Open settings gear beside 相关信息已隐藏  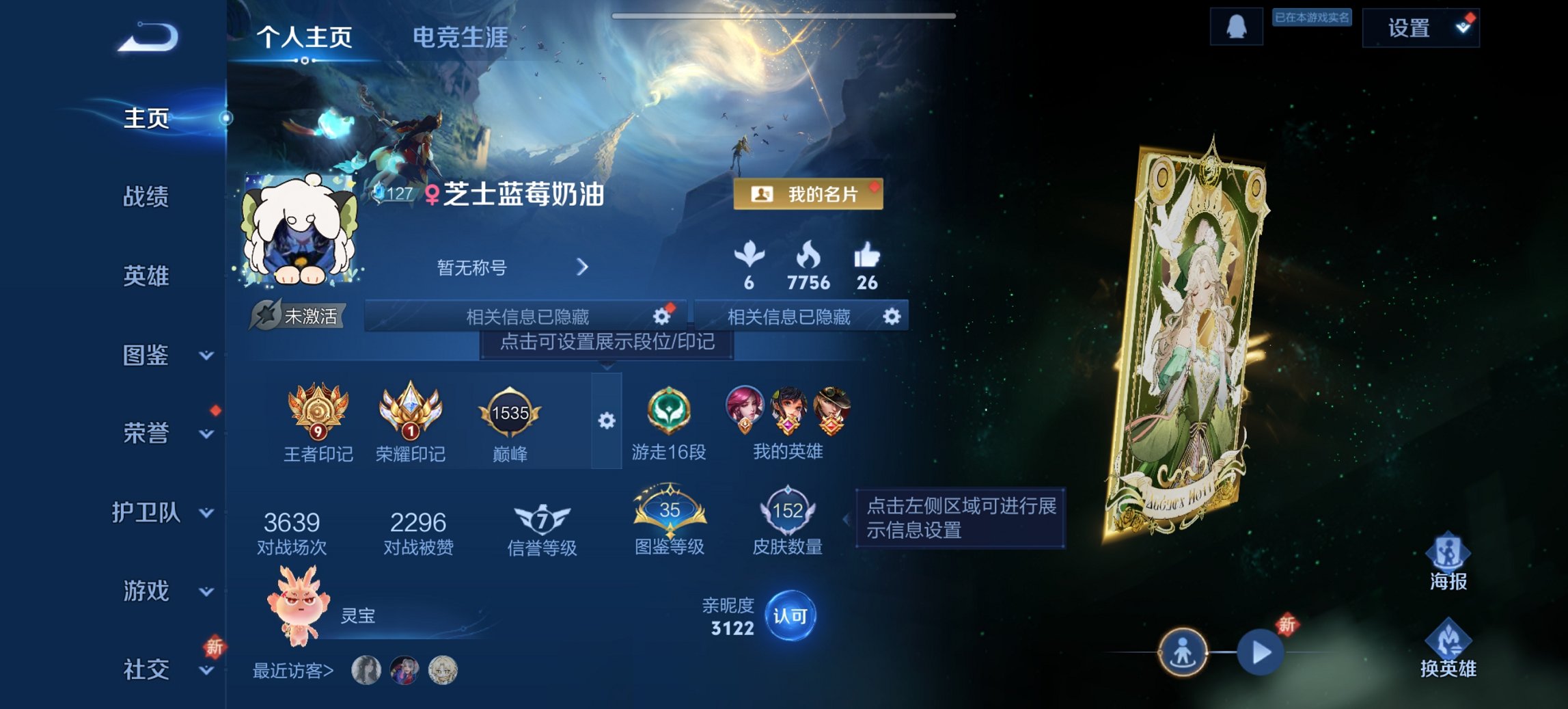[661, 316]
